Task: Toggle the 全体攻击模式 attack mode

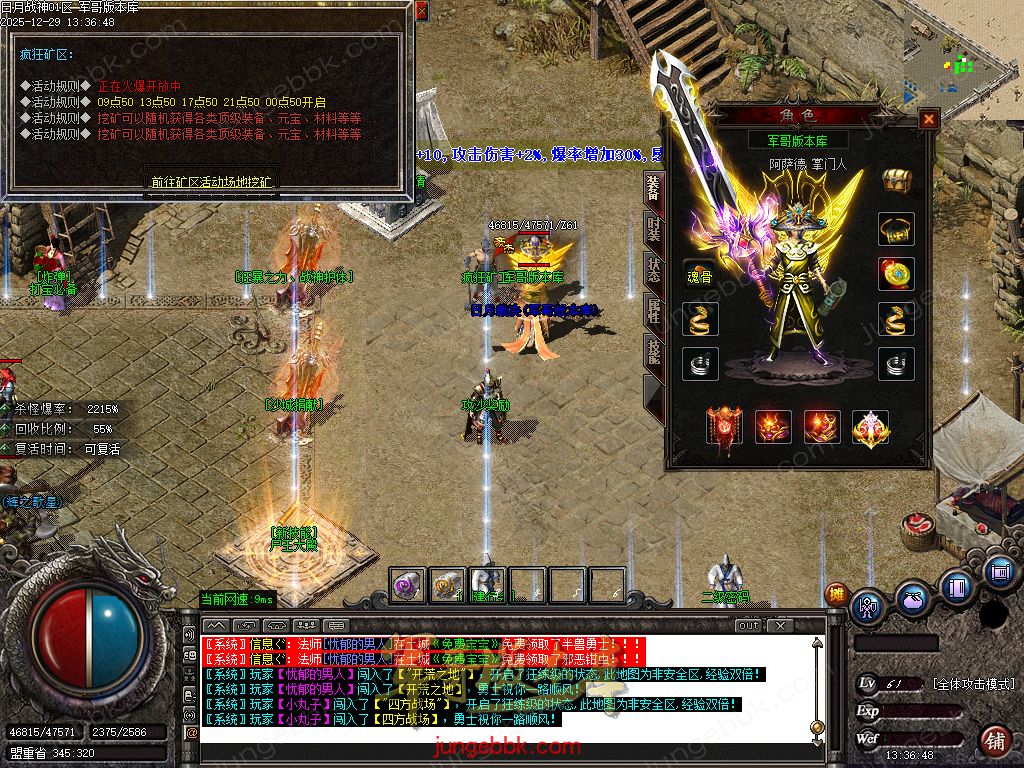Action: [x=973, y=684]
